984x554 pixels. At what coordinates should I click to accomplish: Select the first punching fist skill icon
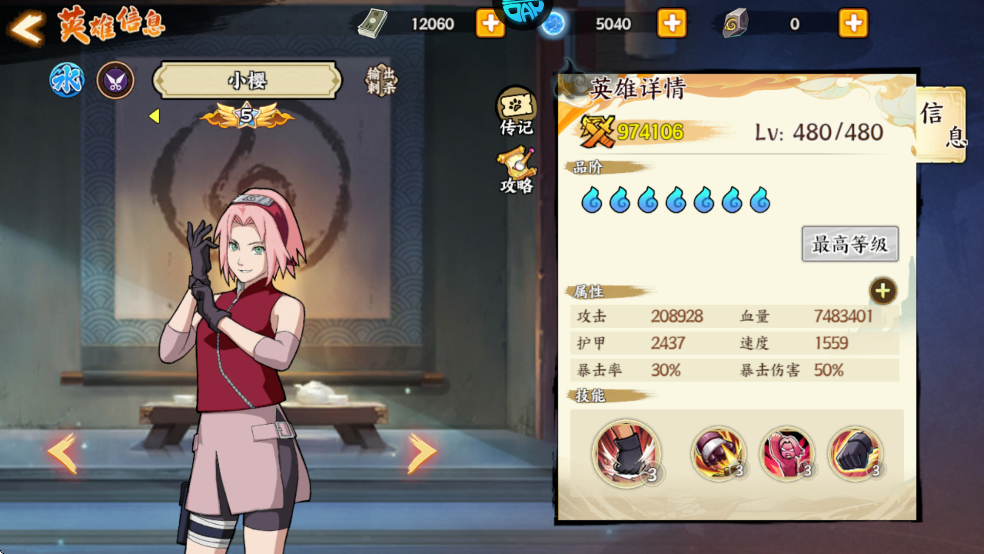pos(625,453)
